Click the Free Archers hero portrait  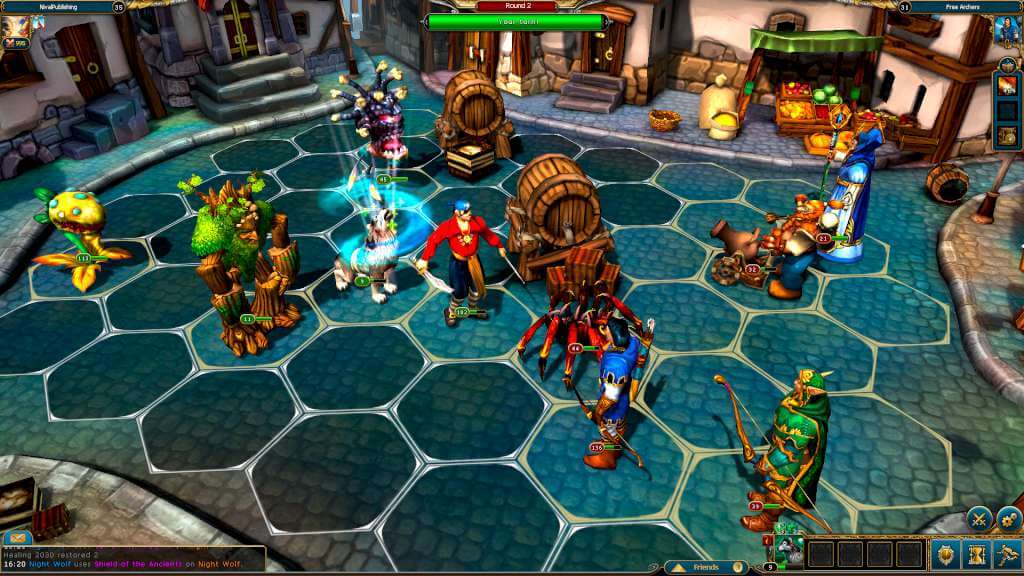coord(1007,29)
